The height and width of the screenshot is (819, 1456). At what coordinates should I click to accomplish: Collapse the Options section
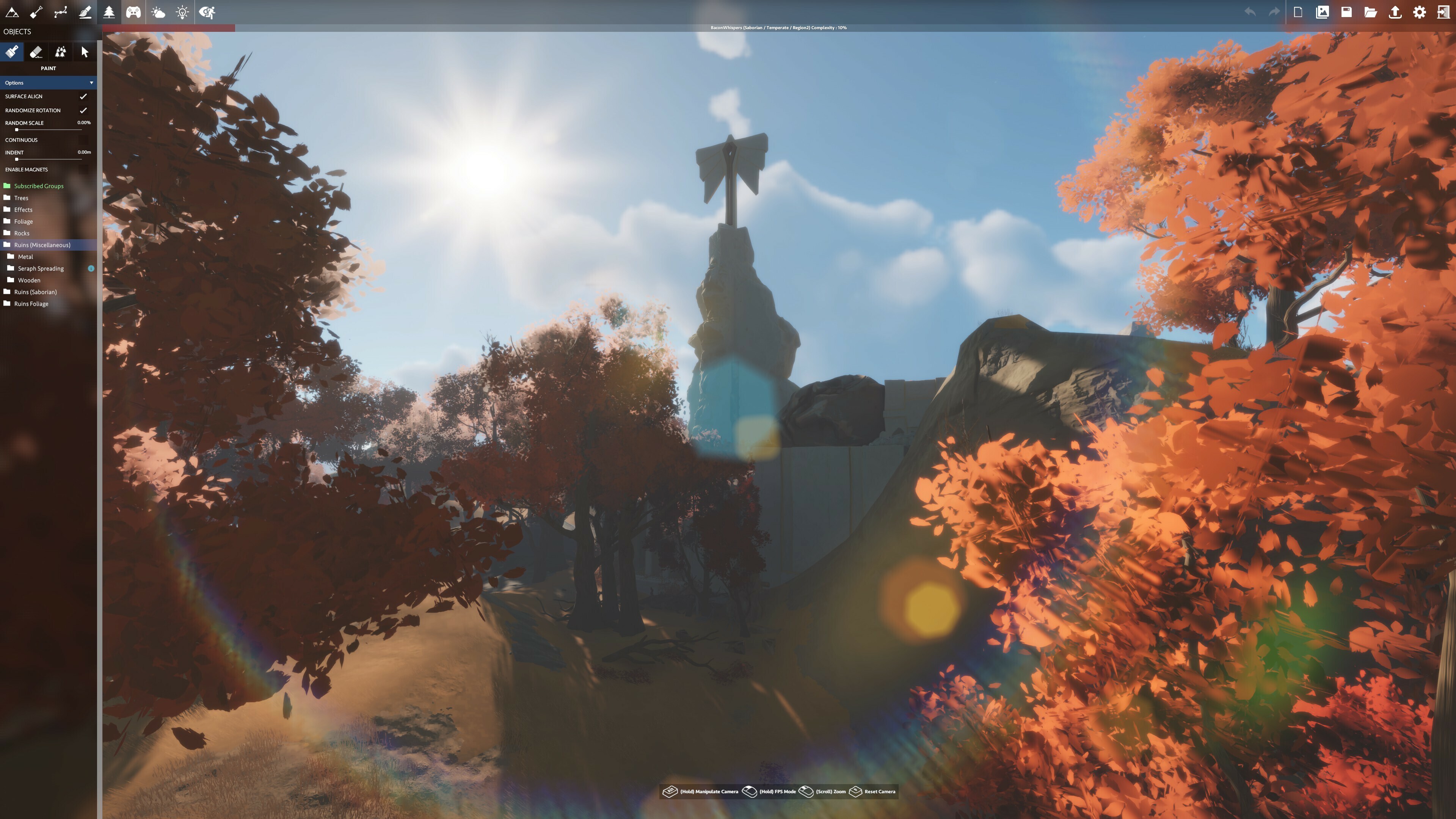[91, 83]
